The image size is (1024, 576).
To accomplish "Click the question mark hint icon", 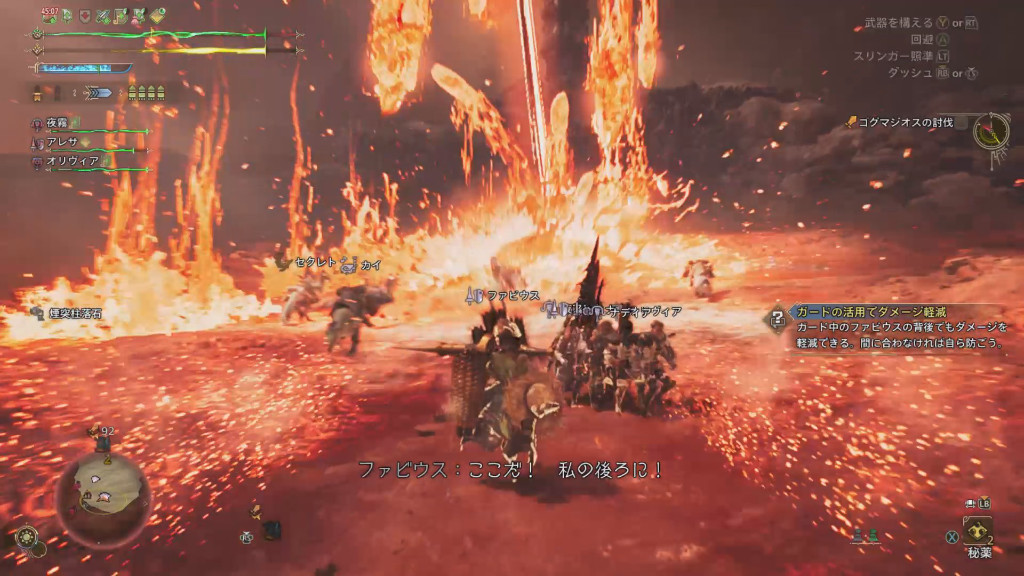I will click(x=777, y=319).
